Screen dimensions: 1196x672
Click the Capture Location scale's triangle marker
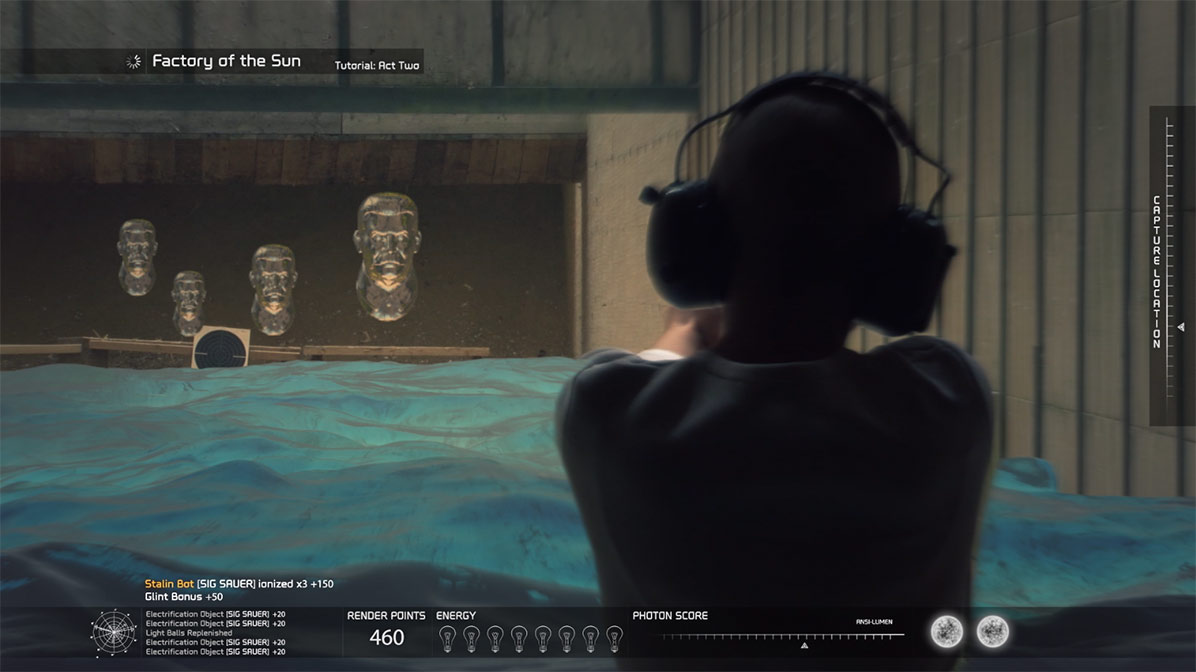point(1181,327)
